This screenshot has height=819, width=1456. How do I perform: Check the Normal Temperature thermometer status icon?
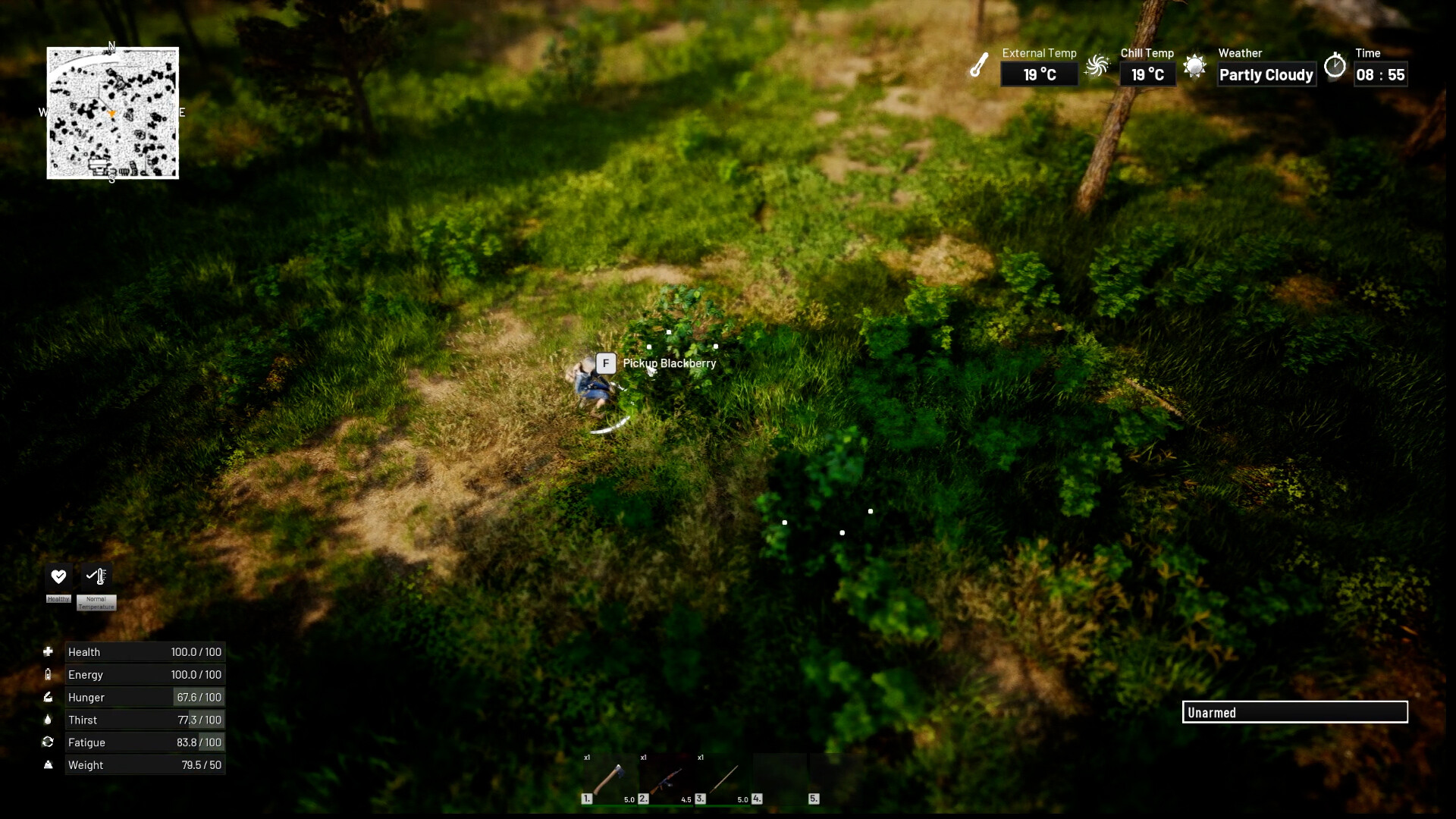(96, 576)
